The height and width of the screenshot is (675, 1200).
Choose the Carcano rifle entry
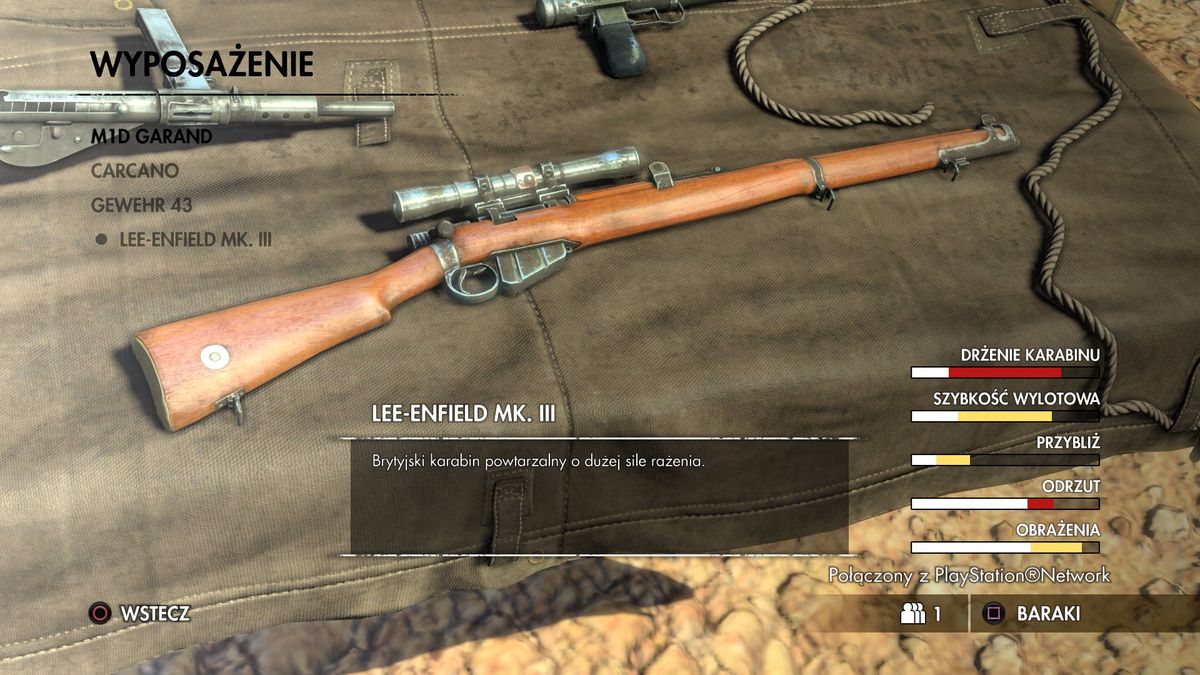pos(135,171)
